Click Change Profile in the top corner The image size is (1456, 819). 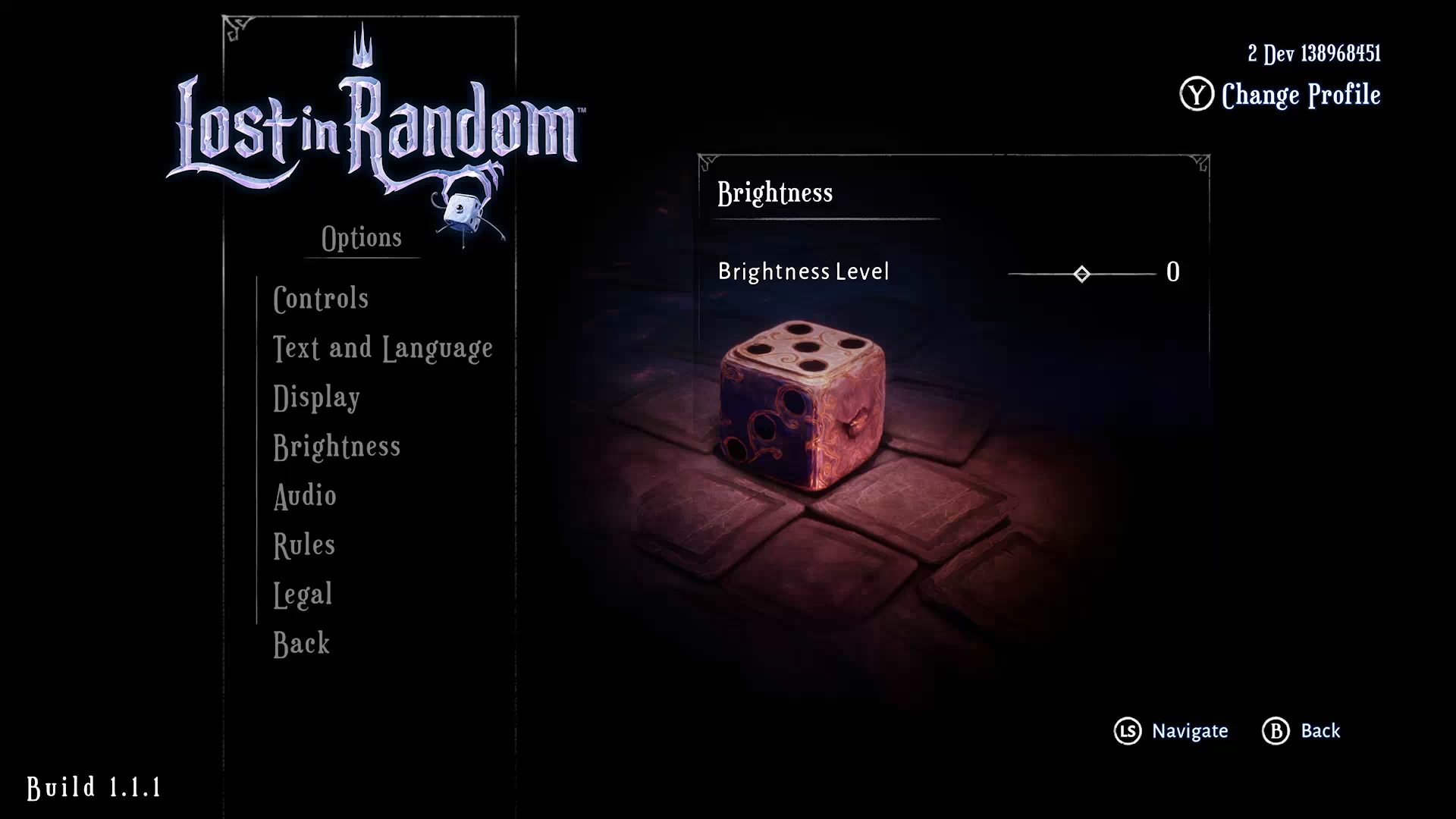[1300, 95]
